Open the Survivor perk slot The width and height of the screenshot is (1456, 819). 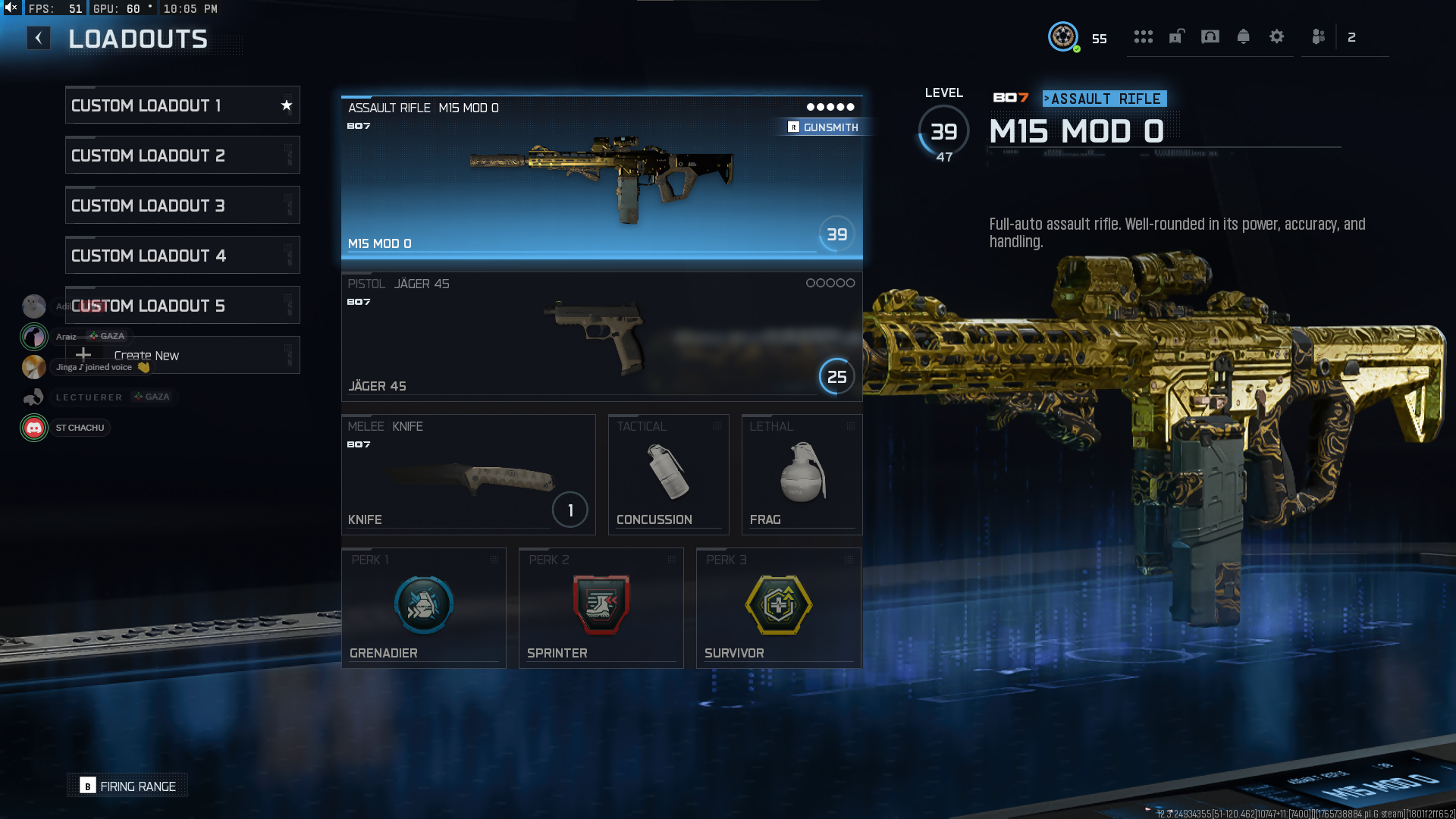(x=778, y=608)
